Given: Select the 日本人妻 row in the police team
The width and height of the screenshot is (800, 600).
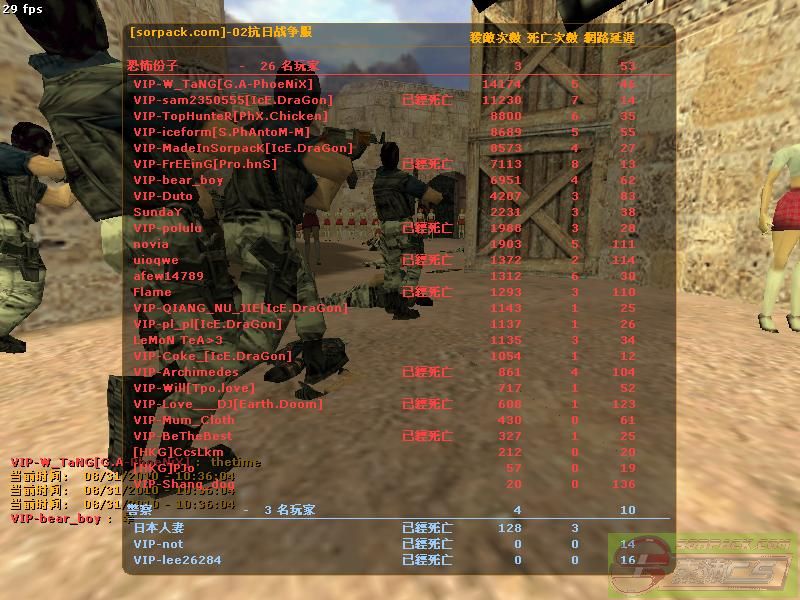Looking at the screenshot, I should pyautogui.click(x=159, y=528).
